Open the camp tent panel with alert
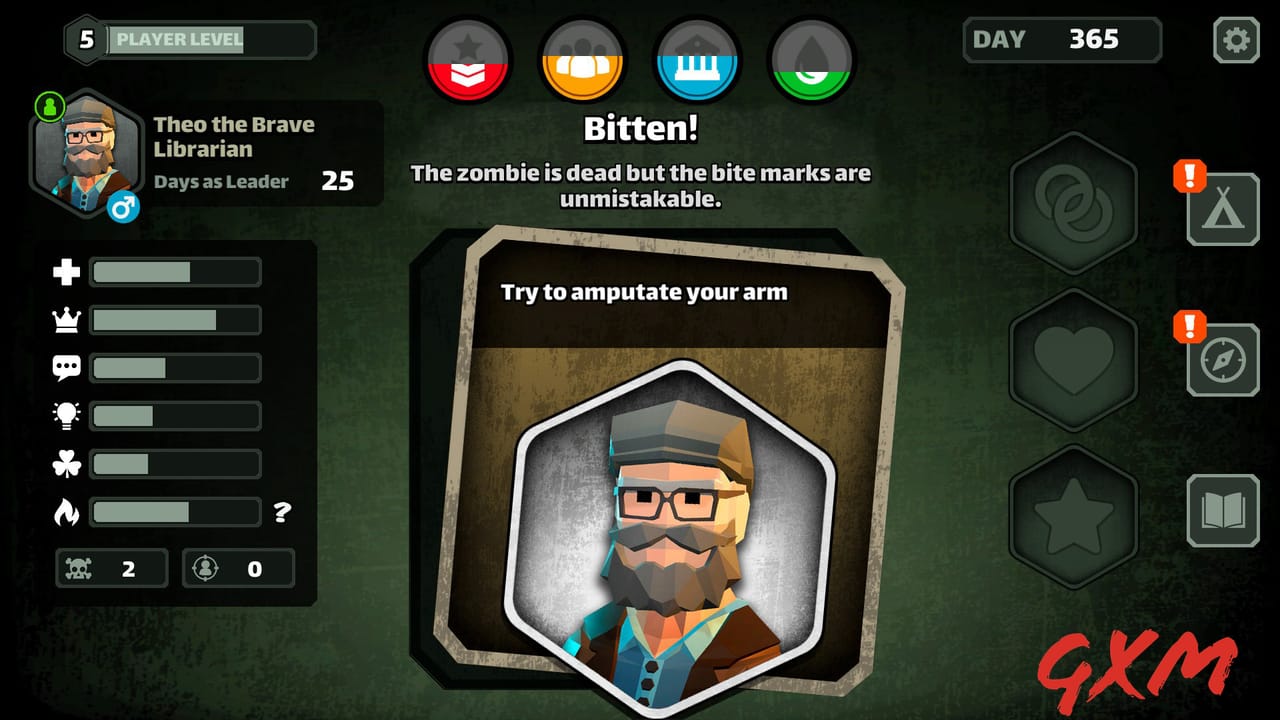Viewport: 1280px width, 720px height. pyautogui.click(x=1222, y=210)
